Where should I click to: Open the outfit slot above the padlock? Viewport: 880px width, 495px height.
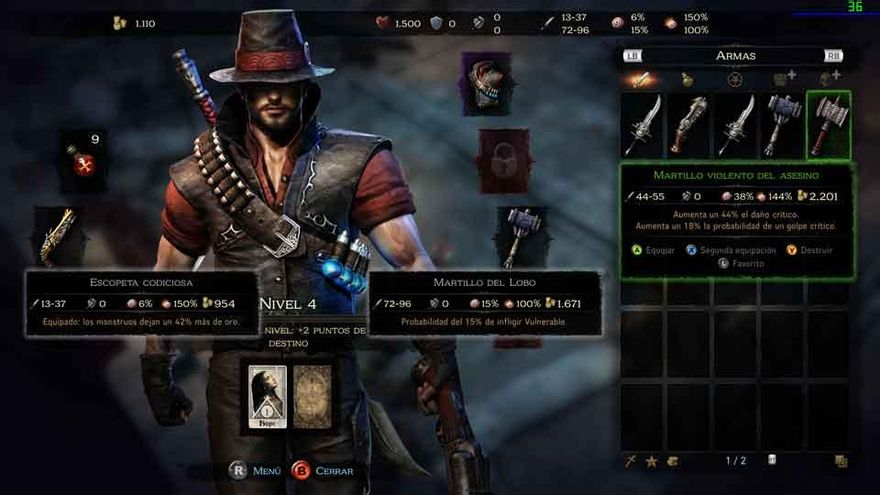pos(487,84)
